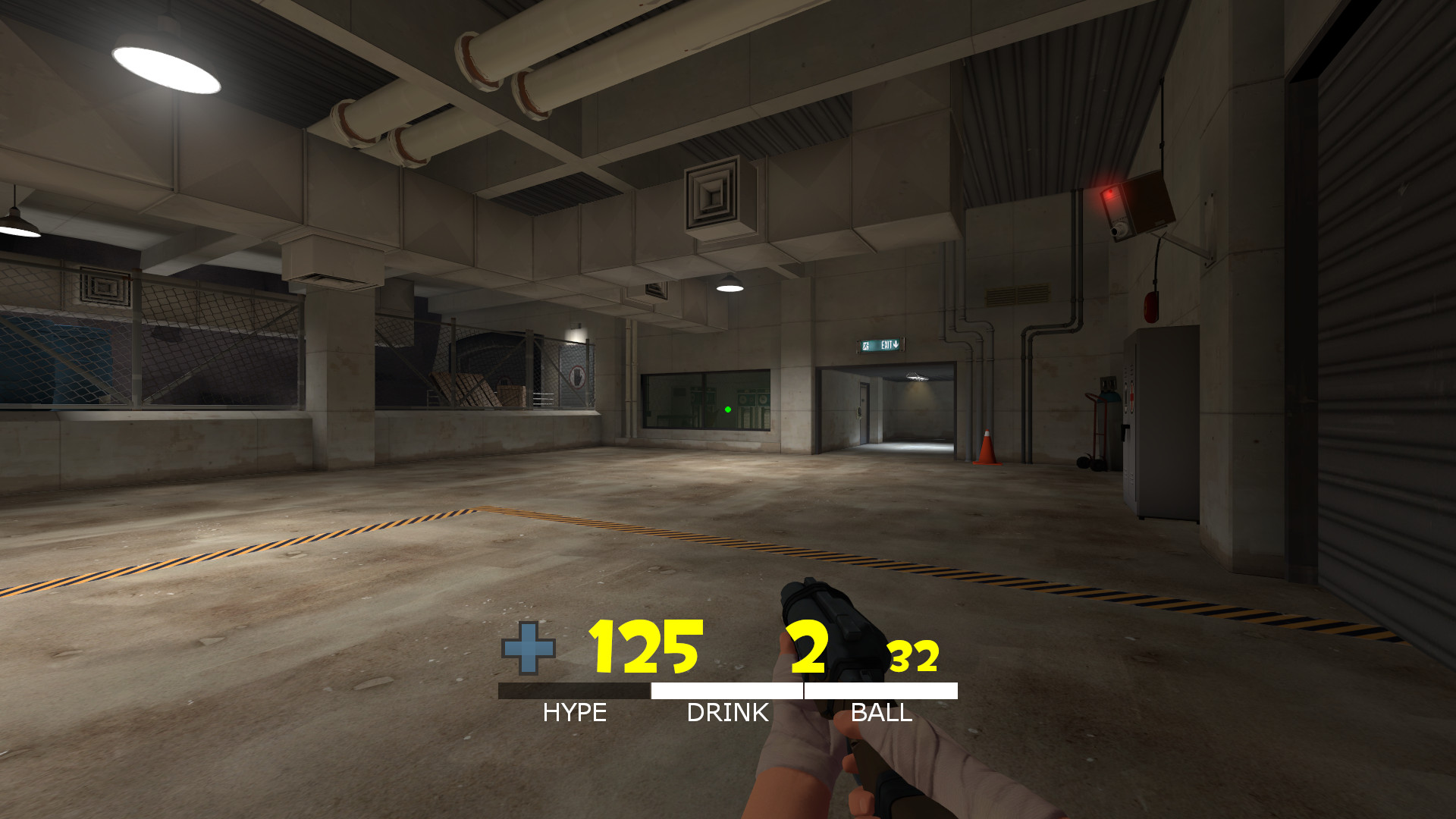Click the red alarm light on the wall

coord(1109,193)
